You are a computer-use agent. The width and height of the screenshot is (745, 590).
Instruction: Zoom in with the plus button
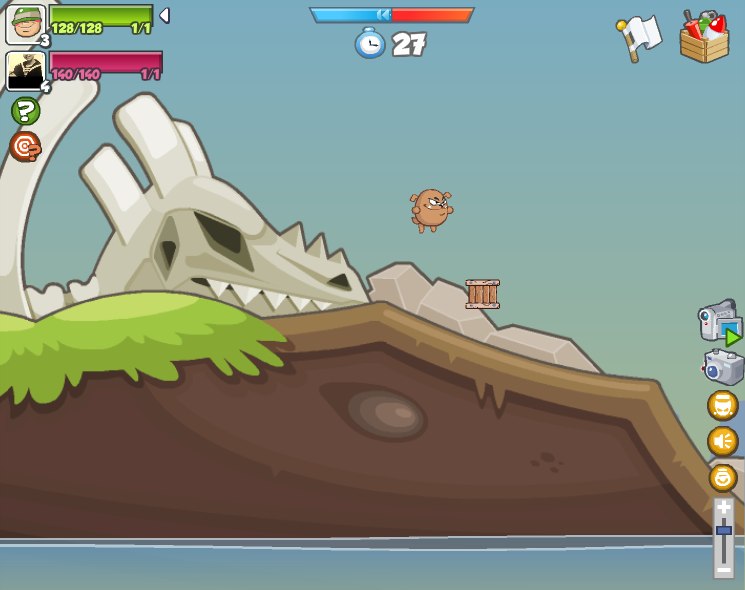click(723, 508)
